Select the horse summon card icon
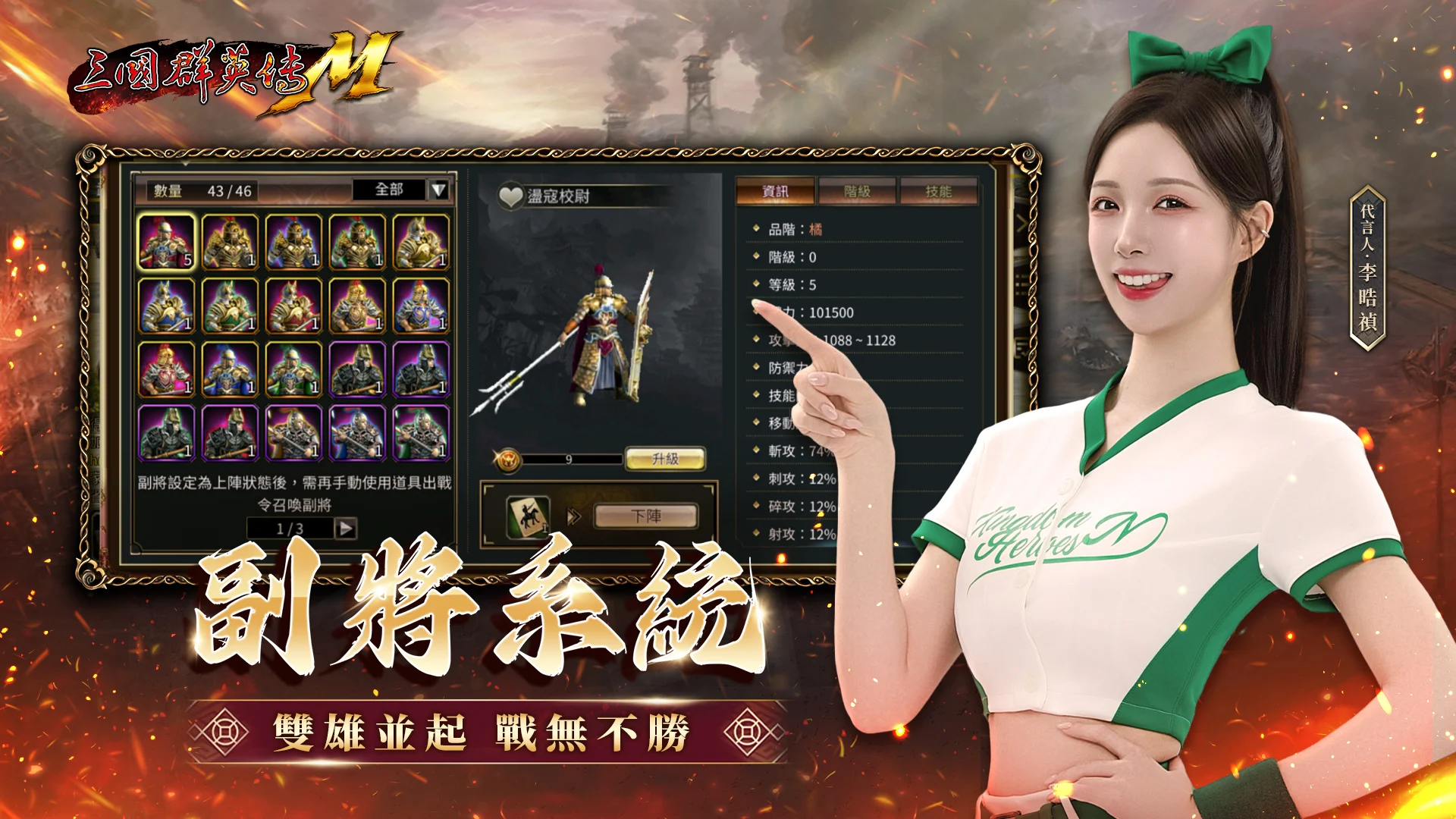 coord(529,514)
